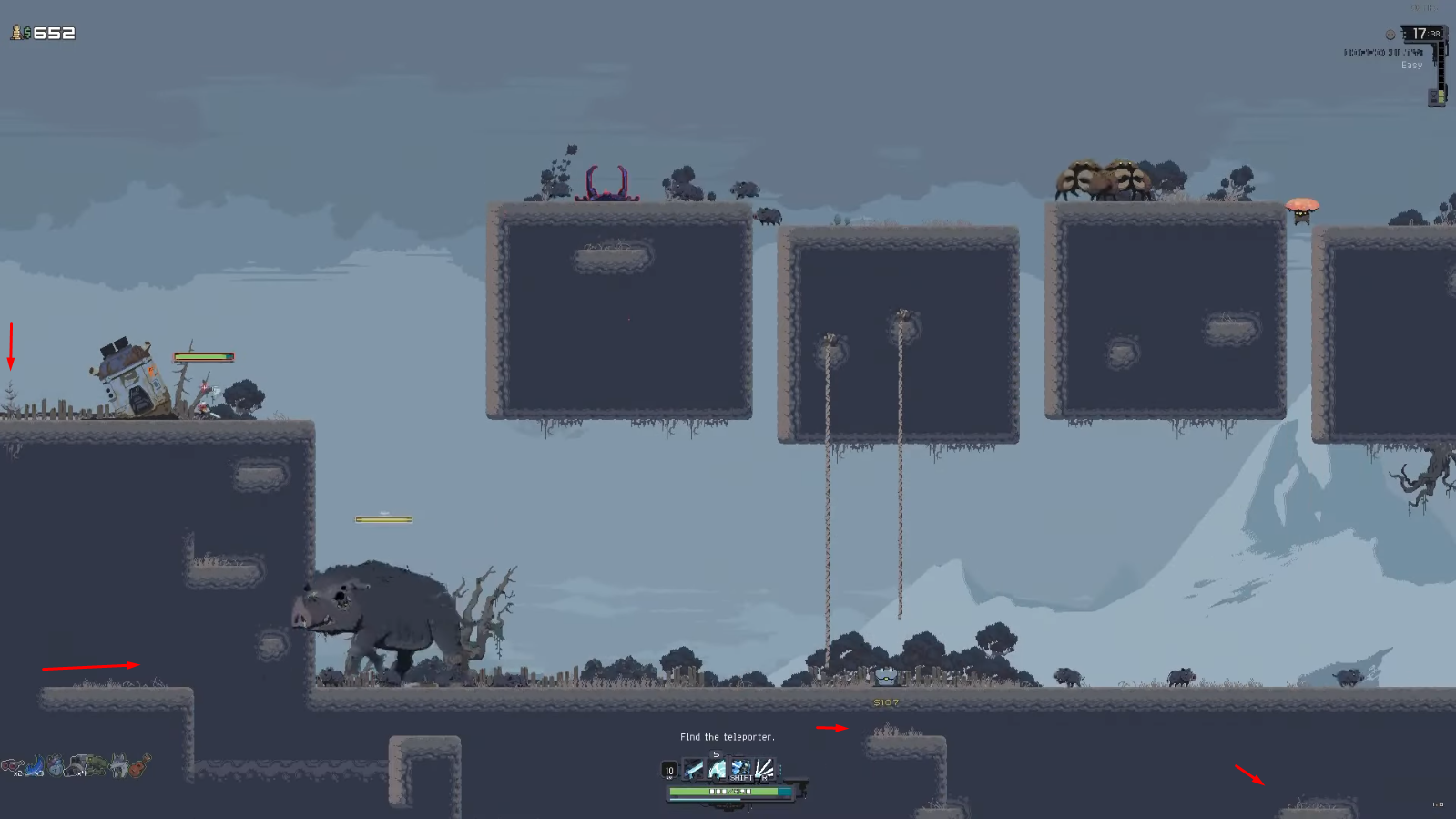Viewport: 1456px width, 819px height.
Task: Select the red goggles item icon
Action: pos(12,766)
